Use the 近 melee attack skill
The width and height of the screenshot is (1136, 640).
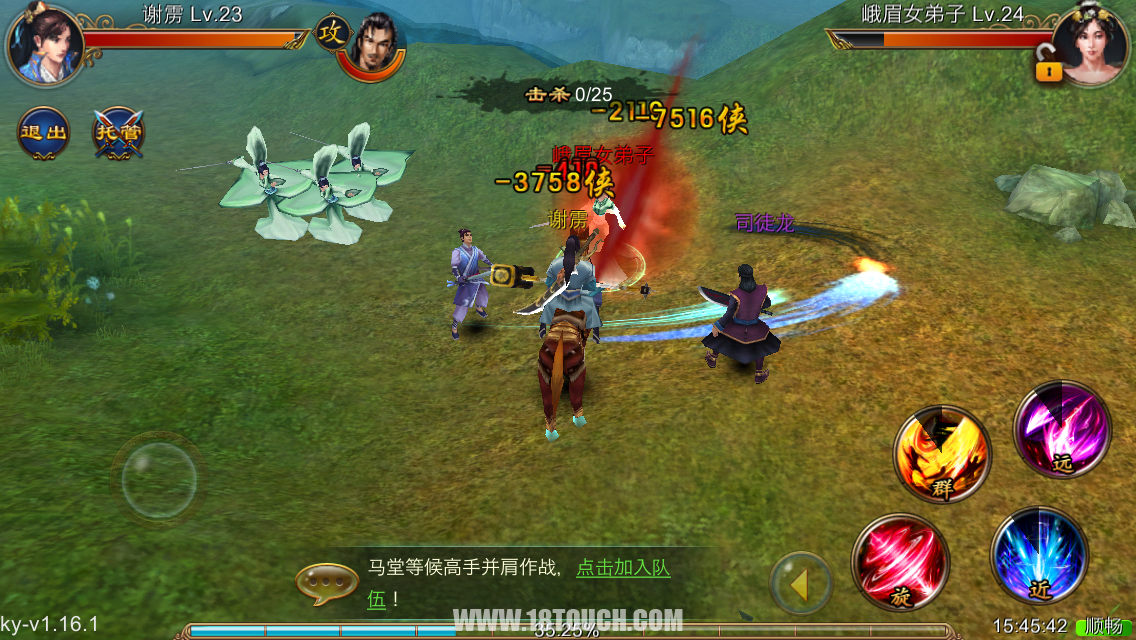pos(1039,555)
